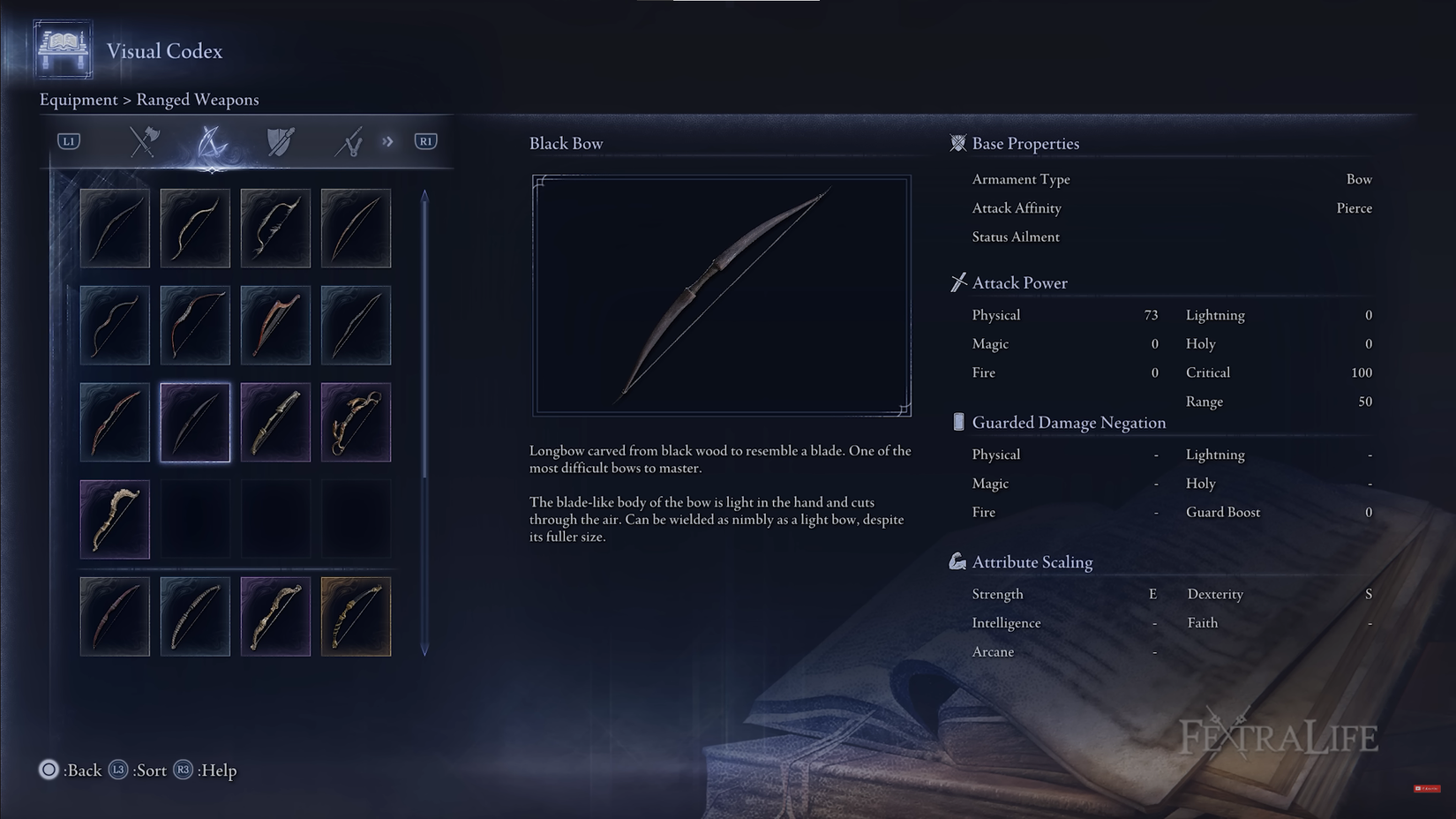Screen dimensions: 1456x819
Task: Select the staves category icon
Action: [x=350, y=140]
